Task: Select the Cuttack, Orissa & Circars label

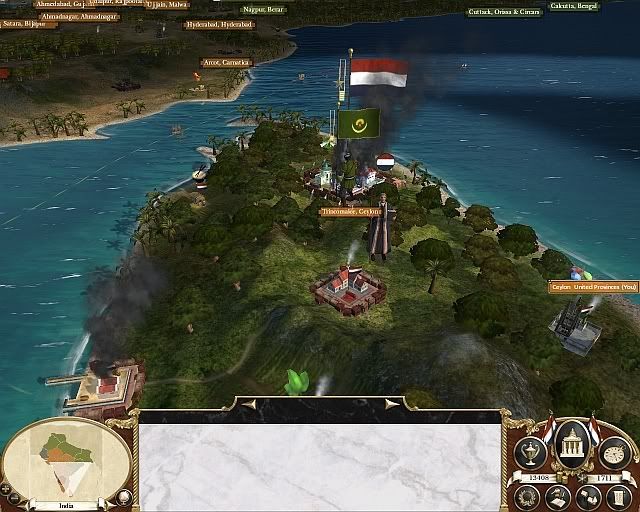Action: pos(504,12)
